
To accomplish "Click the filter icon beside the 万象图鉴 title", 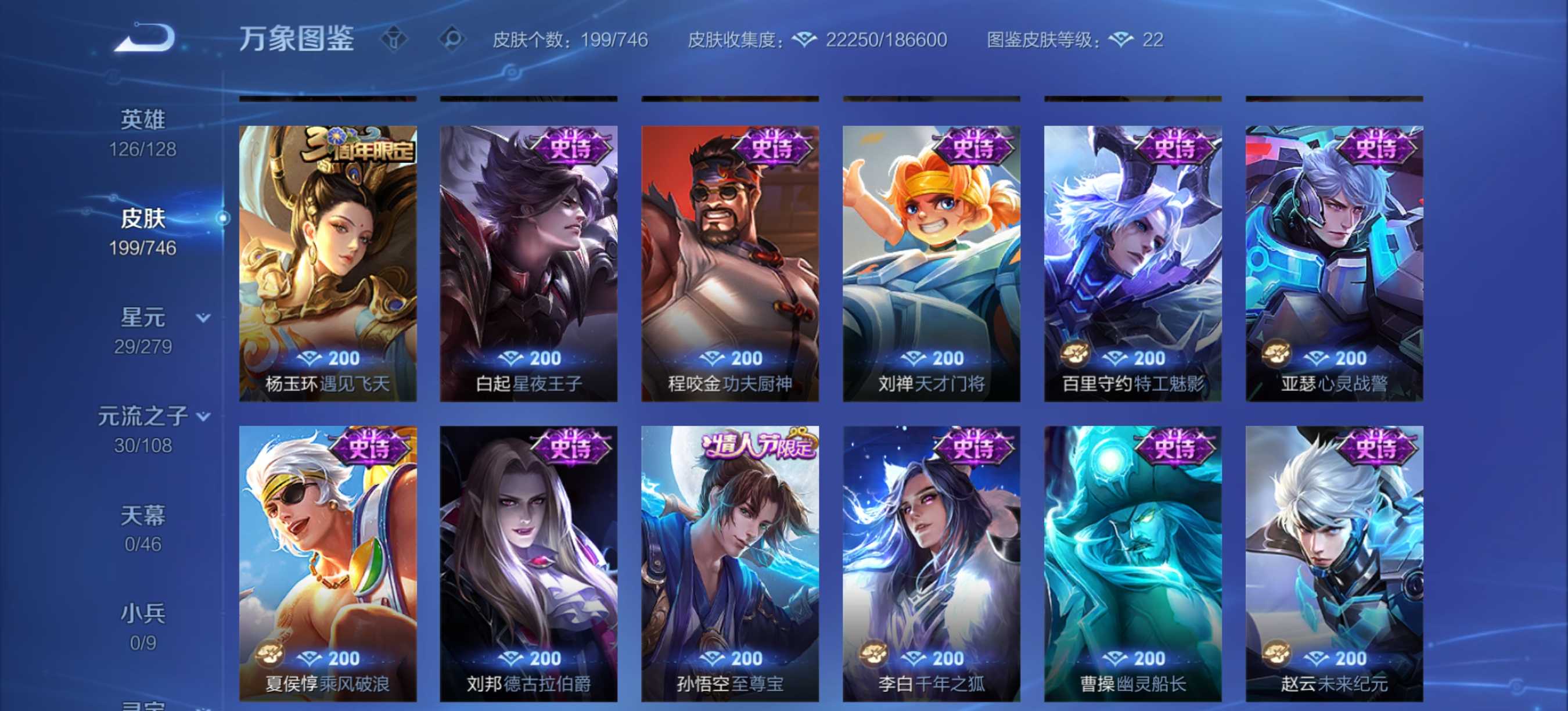I will click(394, 39).
